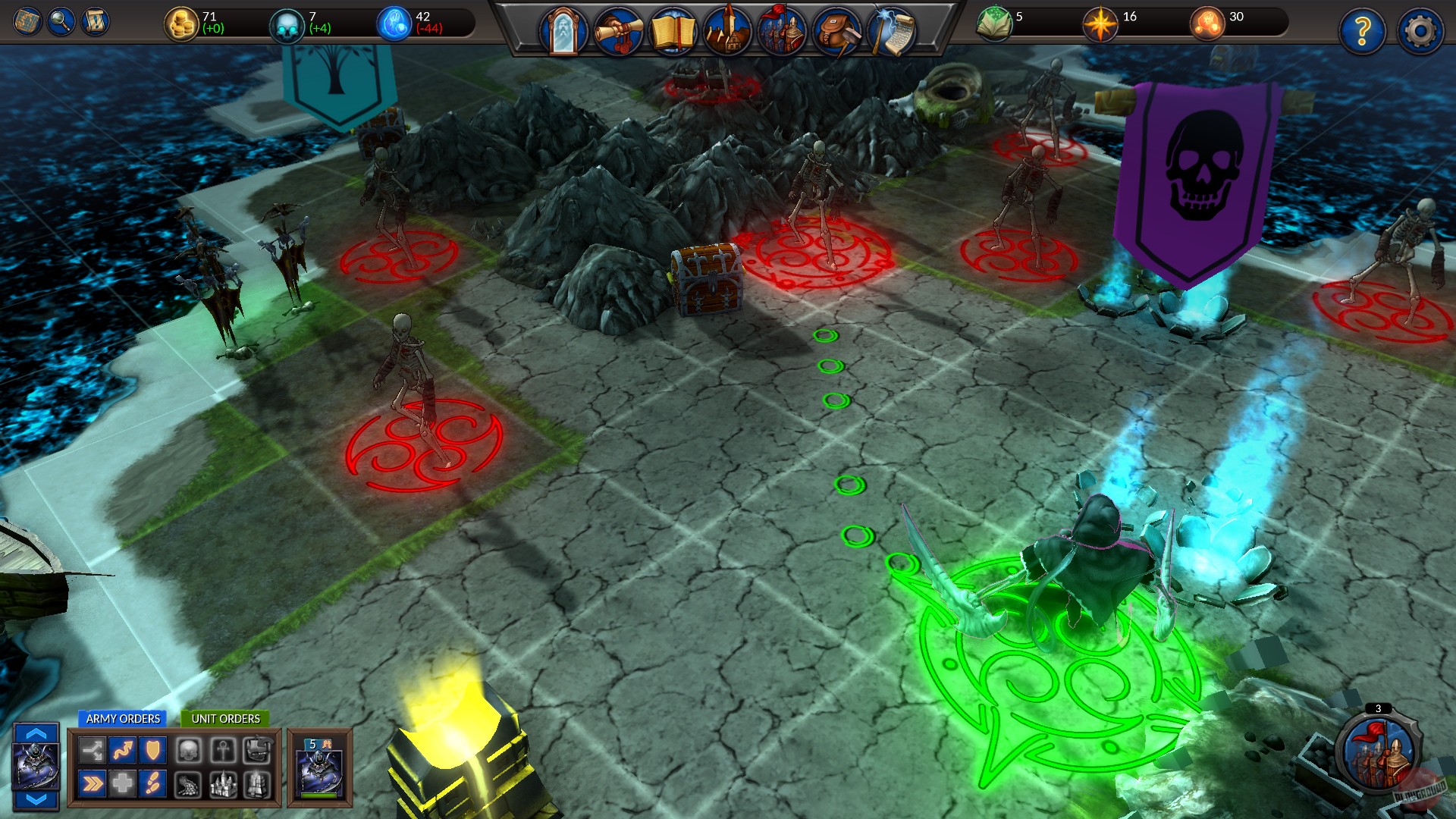The image size is (1456, 819).
Task: Select the Reaper unit portrait showing 5
Action: pos(318,767)
